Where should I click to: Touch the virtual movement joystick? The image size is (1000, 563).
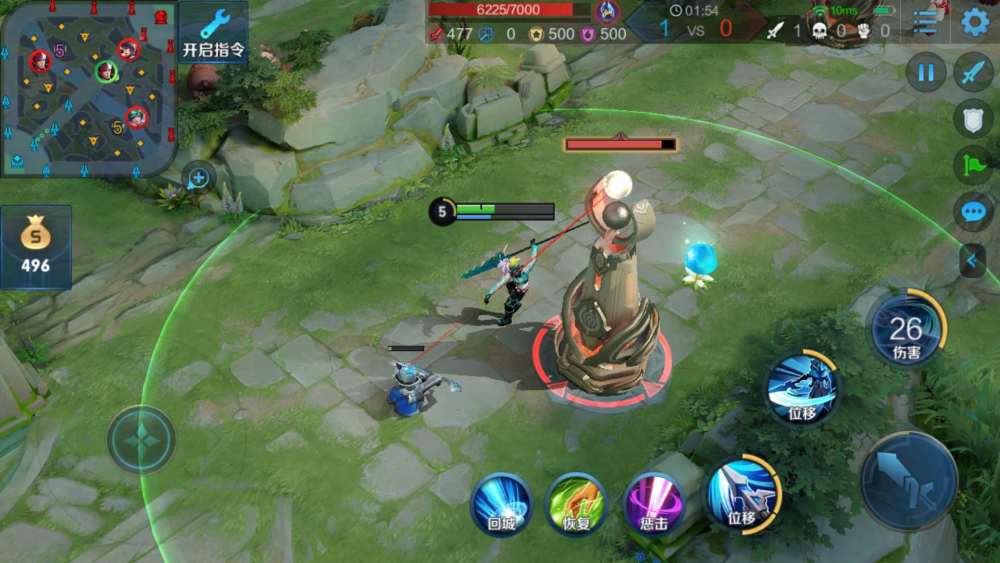(x=142, y=439)
